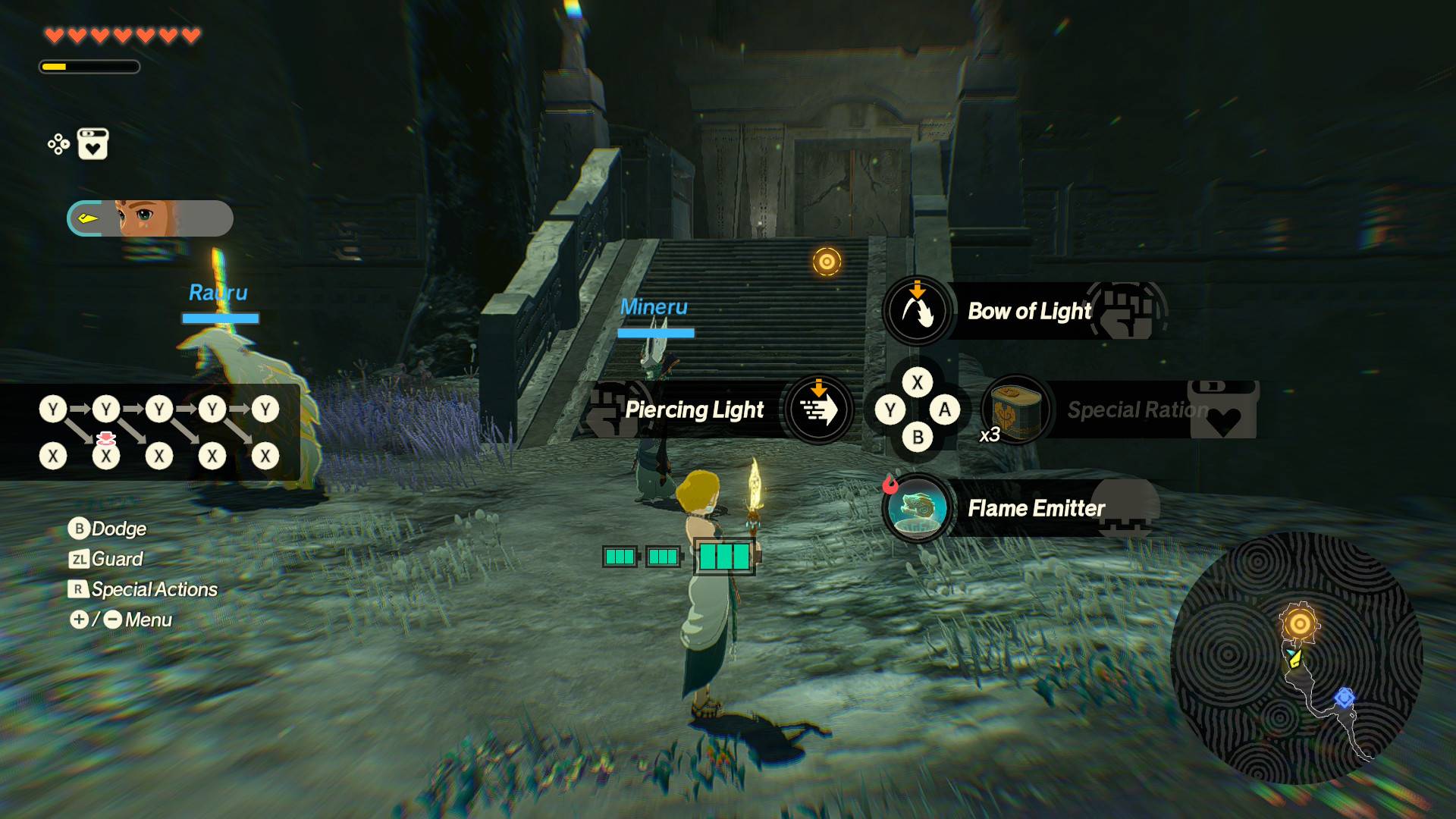Screen dimensions: 1456x819
Task: Select the character portrait panel
Action: pos(150,219)
